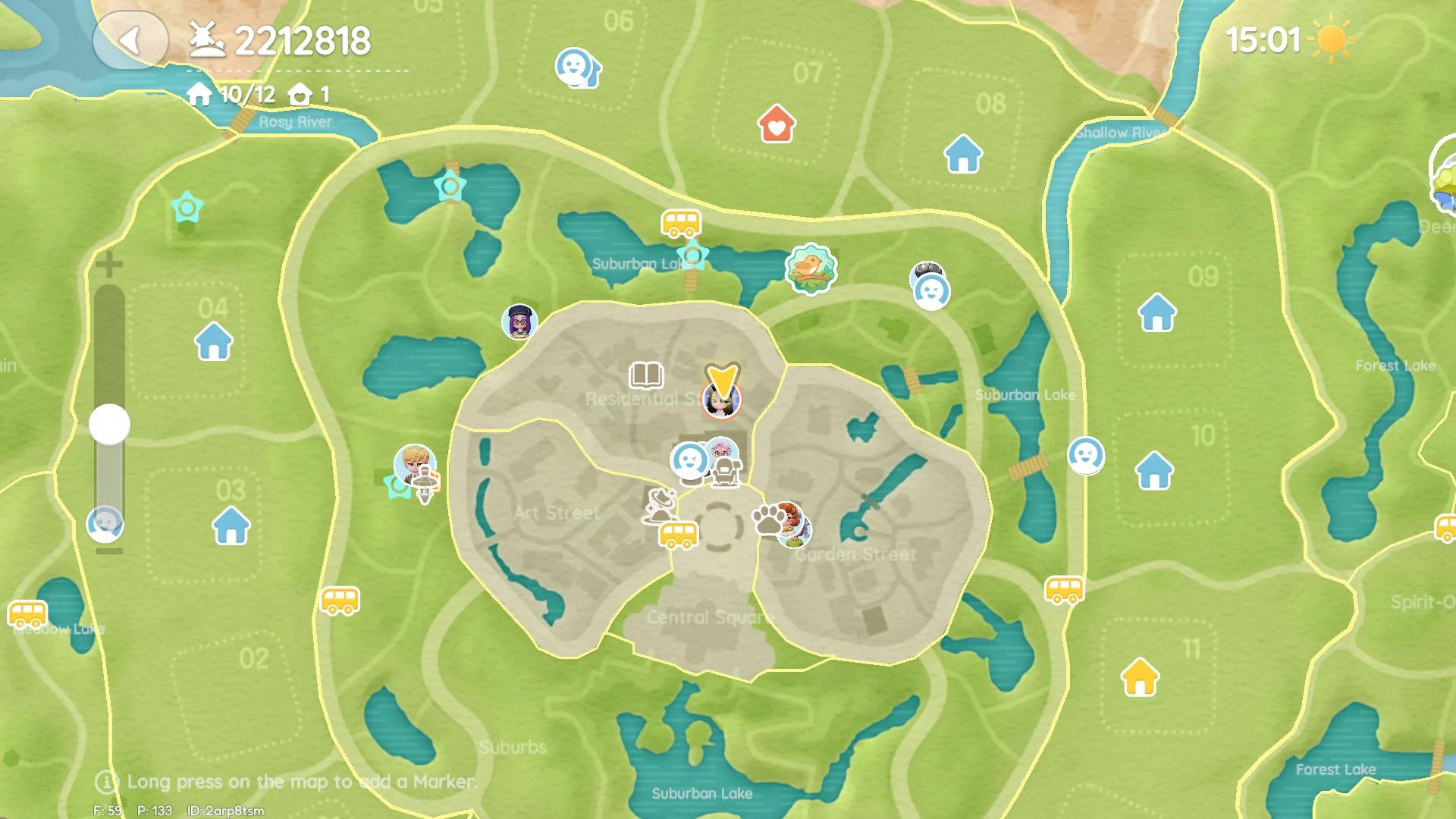Select the bus stop above Suburban Lake
1456x819 pixels.
pos(680,224)
